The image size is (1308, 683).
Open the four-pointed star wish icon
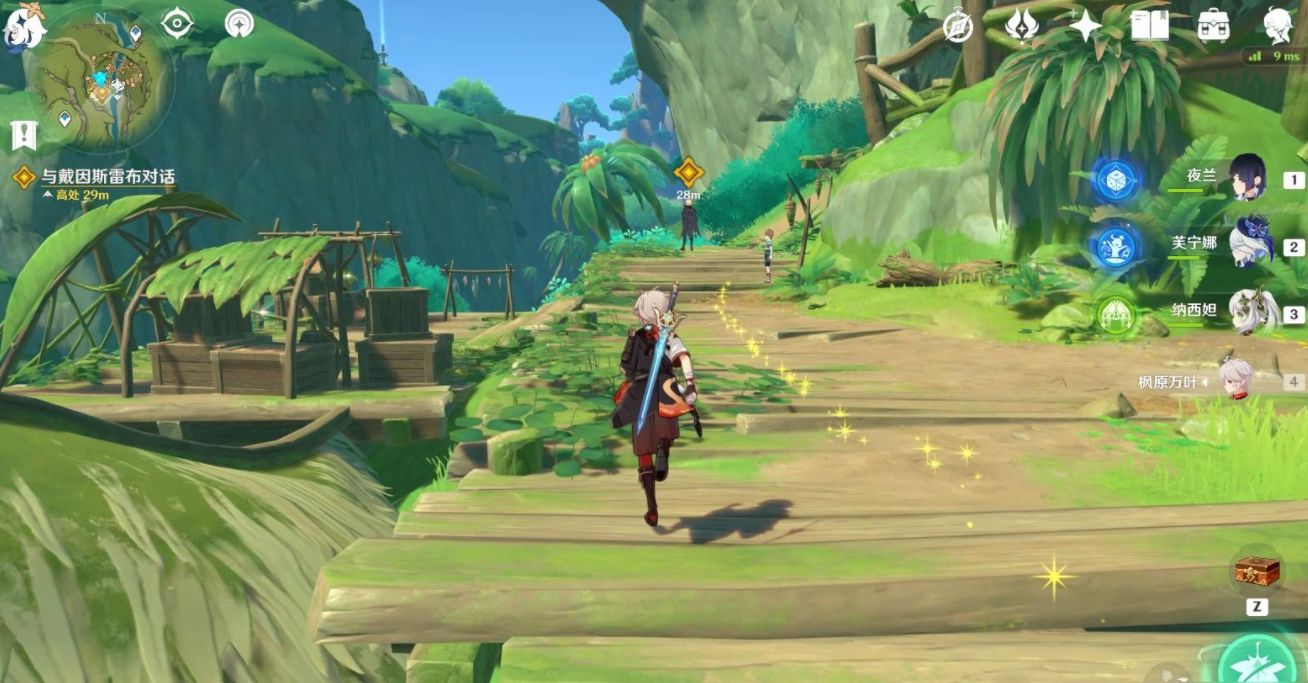[1085, 26]
